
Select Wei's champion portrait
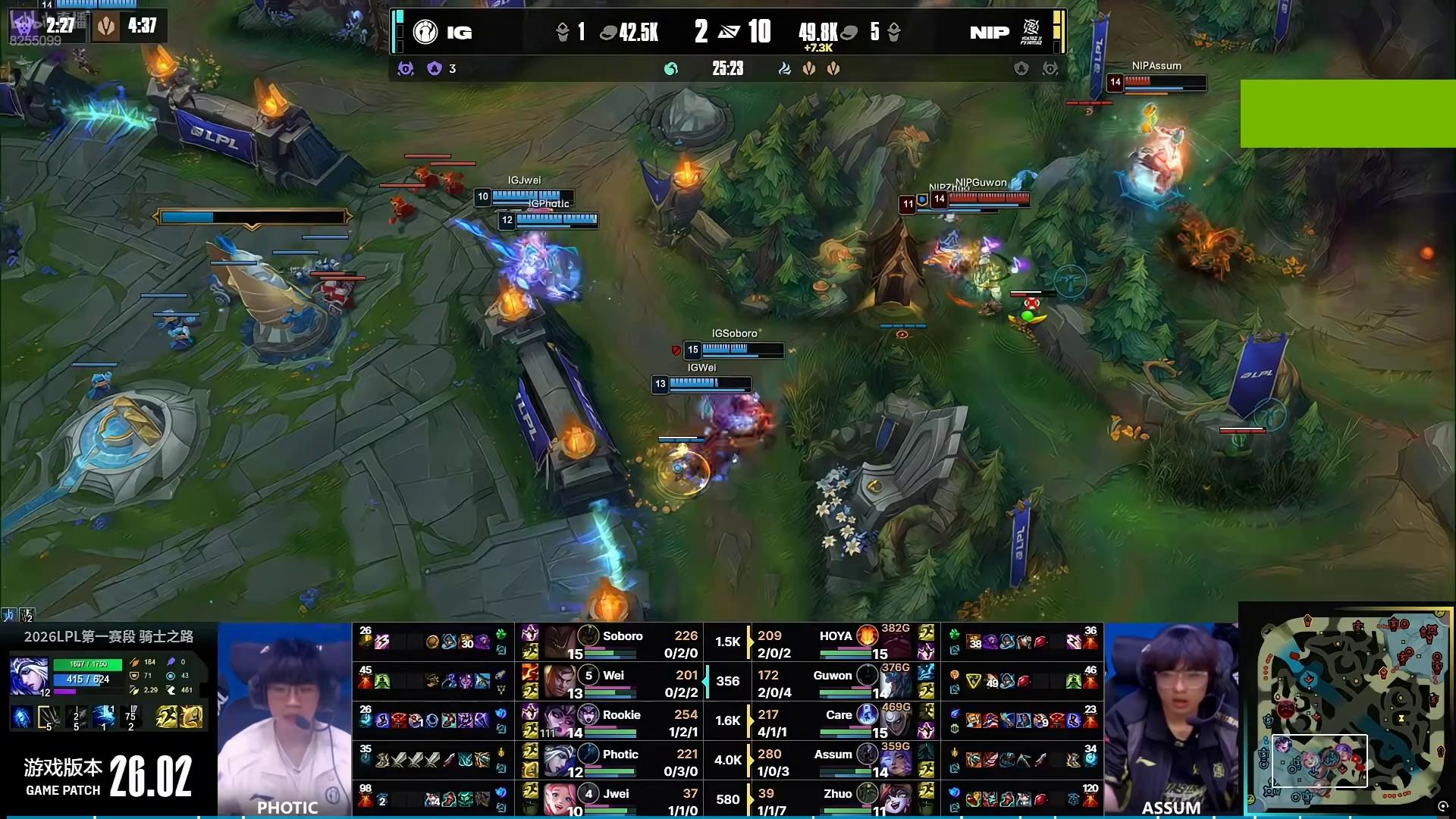[560, 680]
